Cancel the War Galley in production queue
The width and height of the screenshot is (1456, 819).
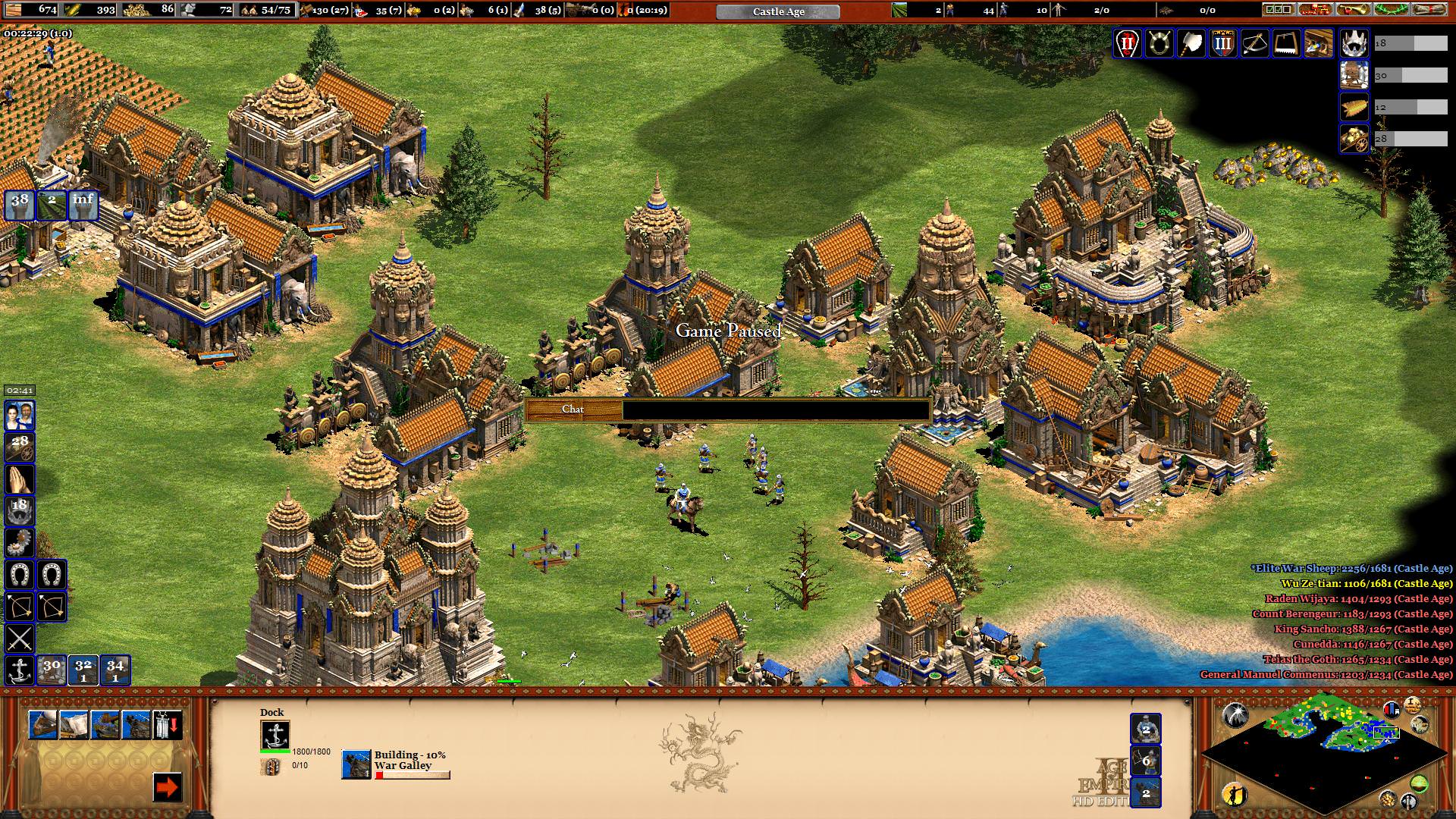(356, 764)
